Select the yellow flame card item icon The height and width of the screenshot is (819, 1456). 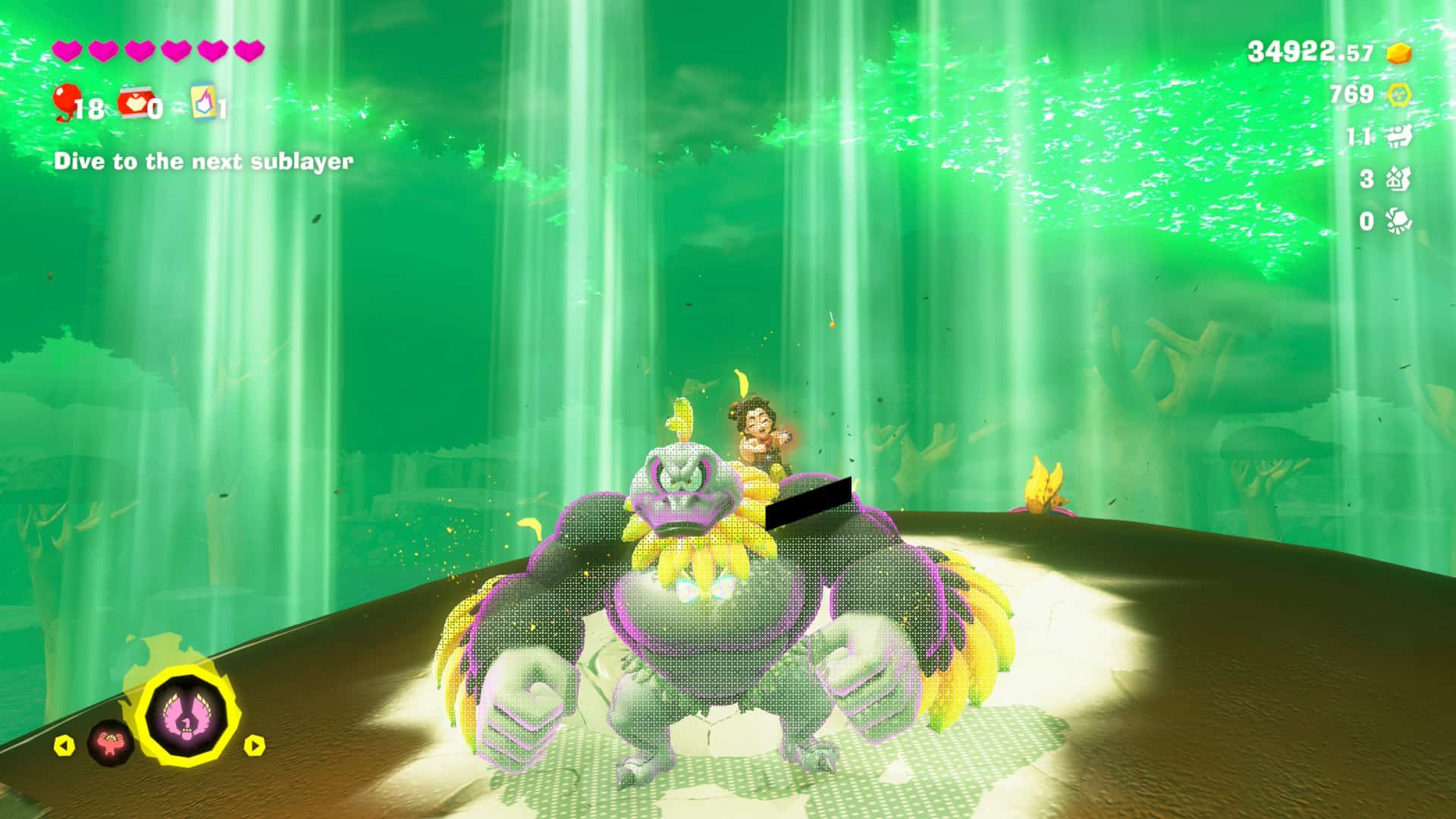[x=202, y=101]
